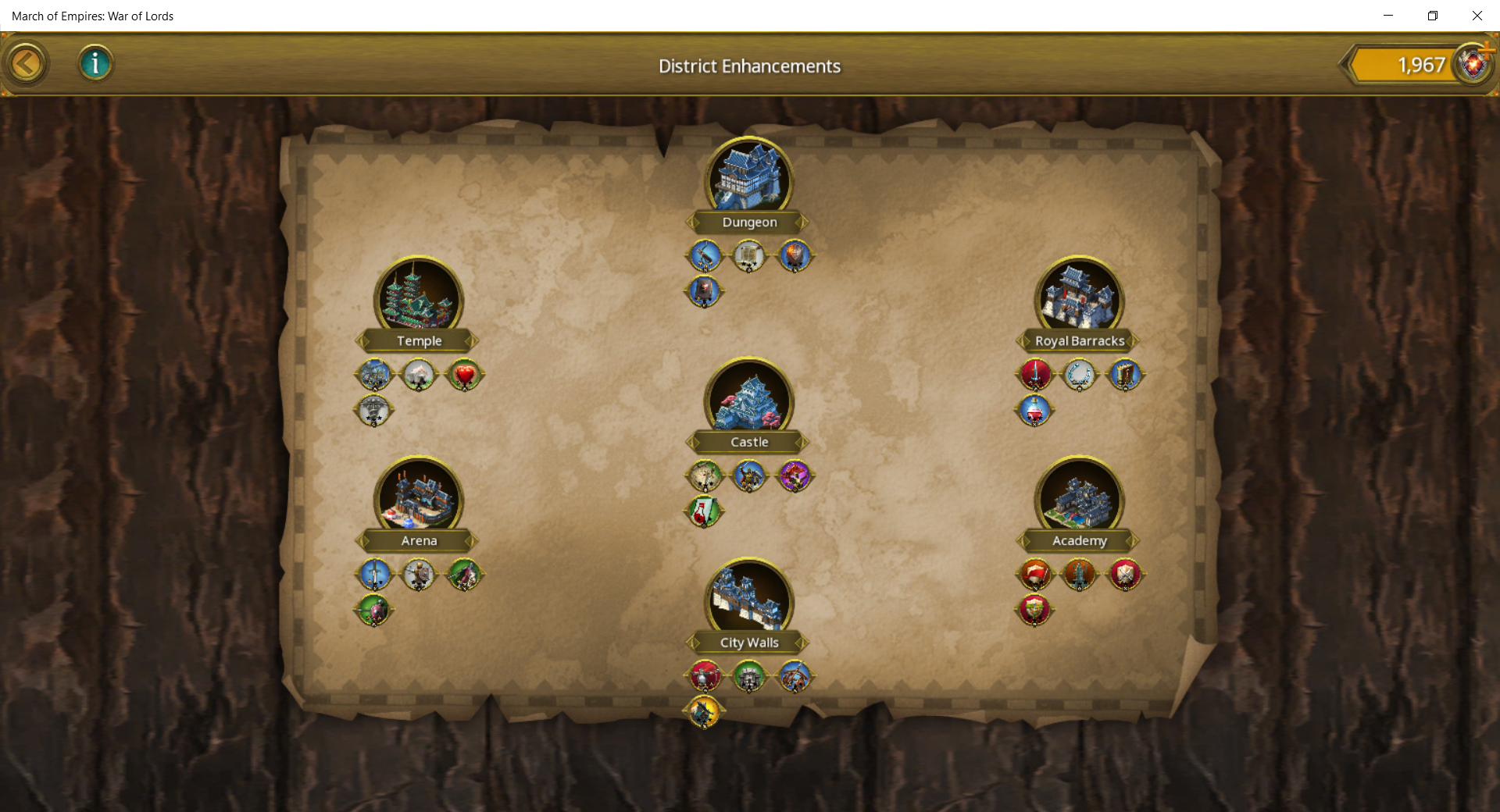Choose the blue sword Arena enhancement
The image size is (1500, 812).
[x=374, y=575]
